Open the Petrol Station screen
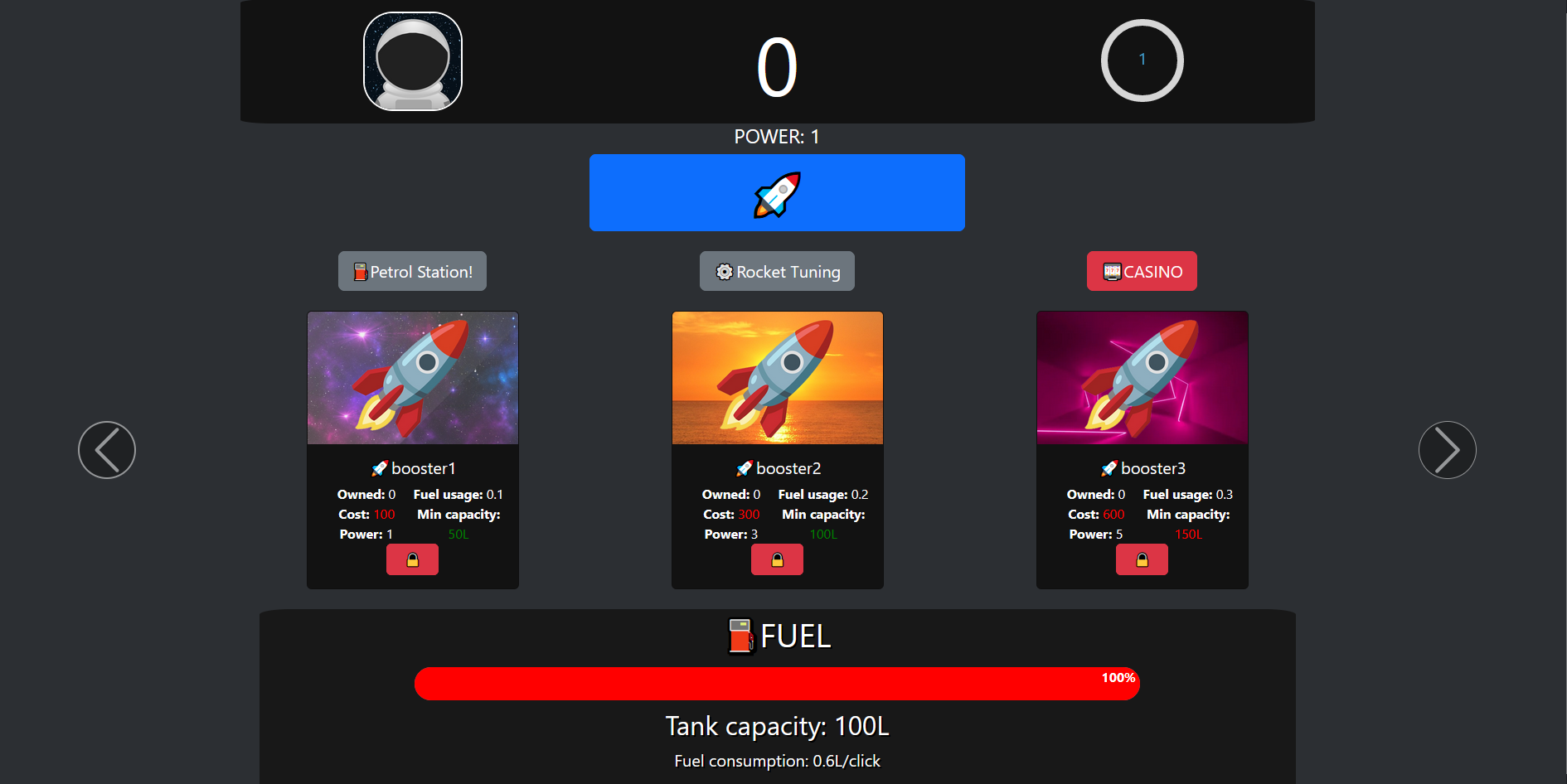 pos(412,271)
